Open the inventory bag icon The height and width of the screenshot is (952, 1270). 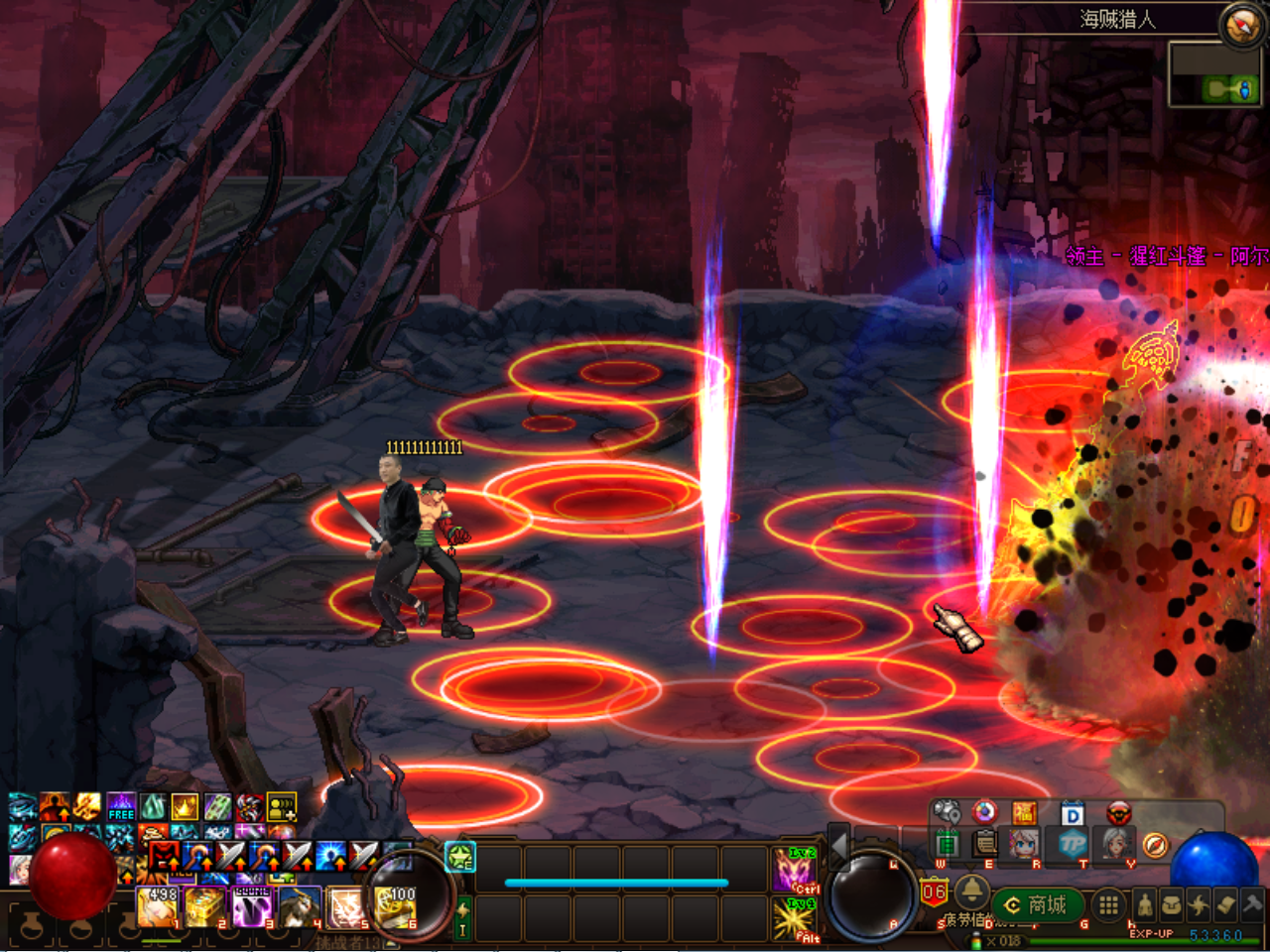1172,904
